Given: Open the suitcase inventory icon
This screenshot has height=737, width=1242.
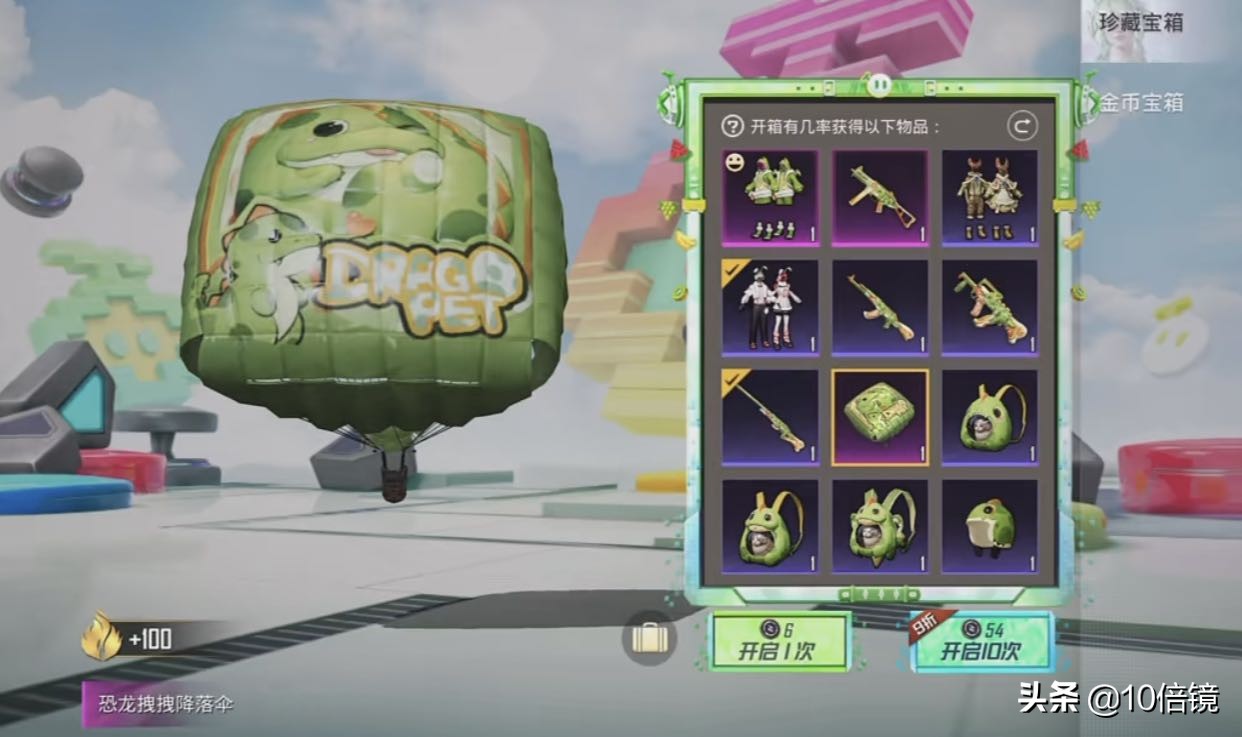Looking at the screenshot, I should point(649,637).
